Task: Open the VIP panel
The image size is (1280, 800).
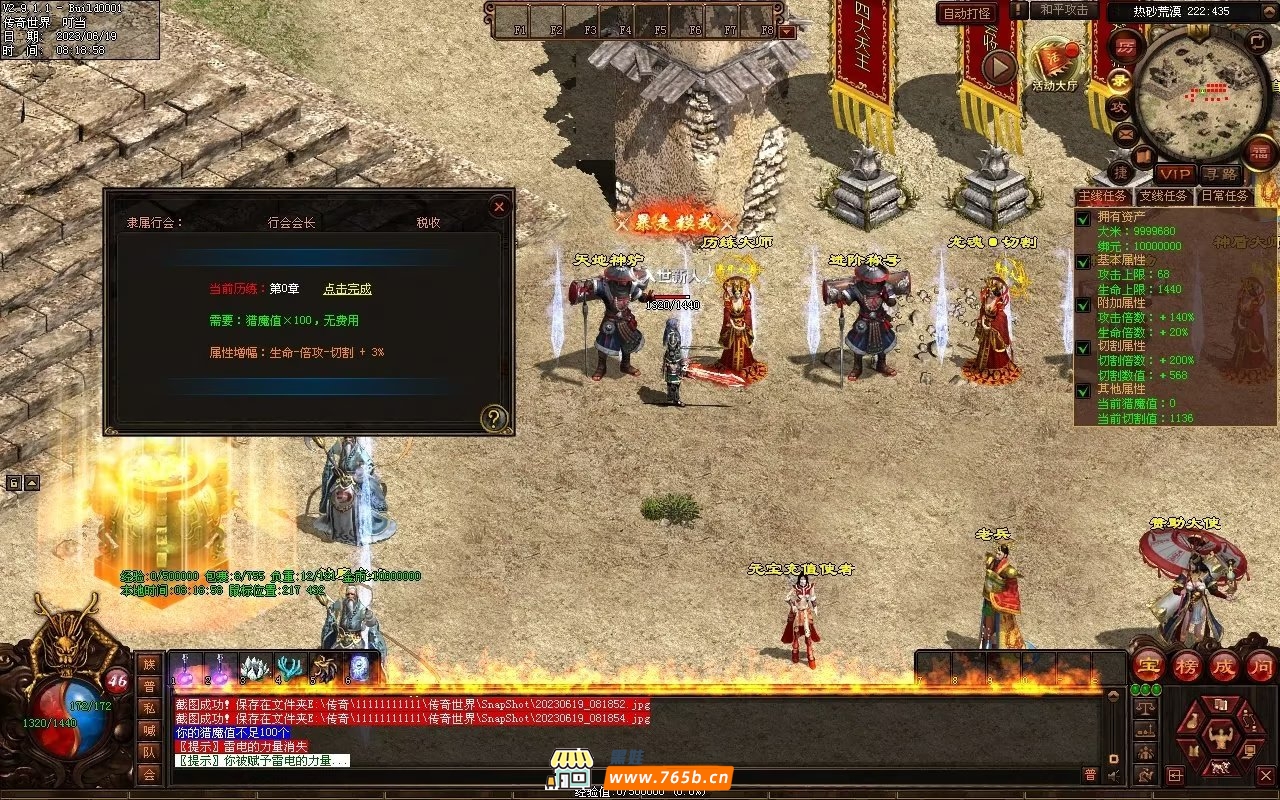Action: (1175, 174)
